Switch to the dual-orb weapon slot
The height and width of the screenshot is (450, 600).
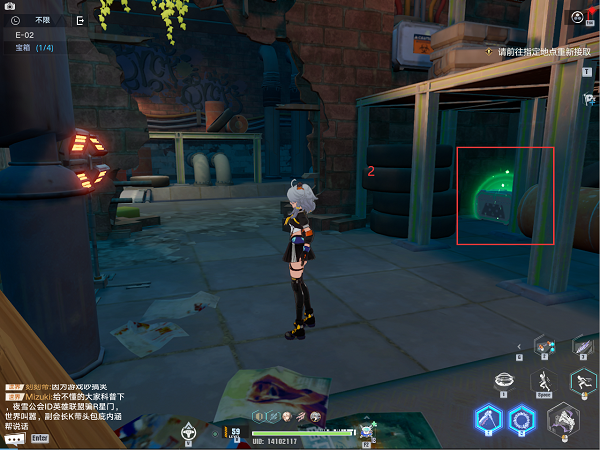point(545,346)
